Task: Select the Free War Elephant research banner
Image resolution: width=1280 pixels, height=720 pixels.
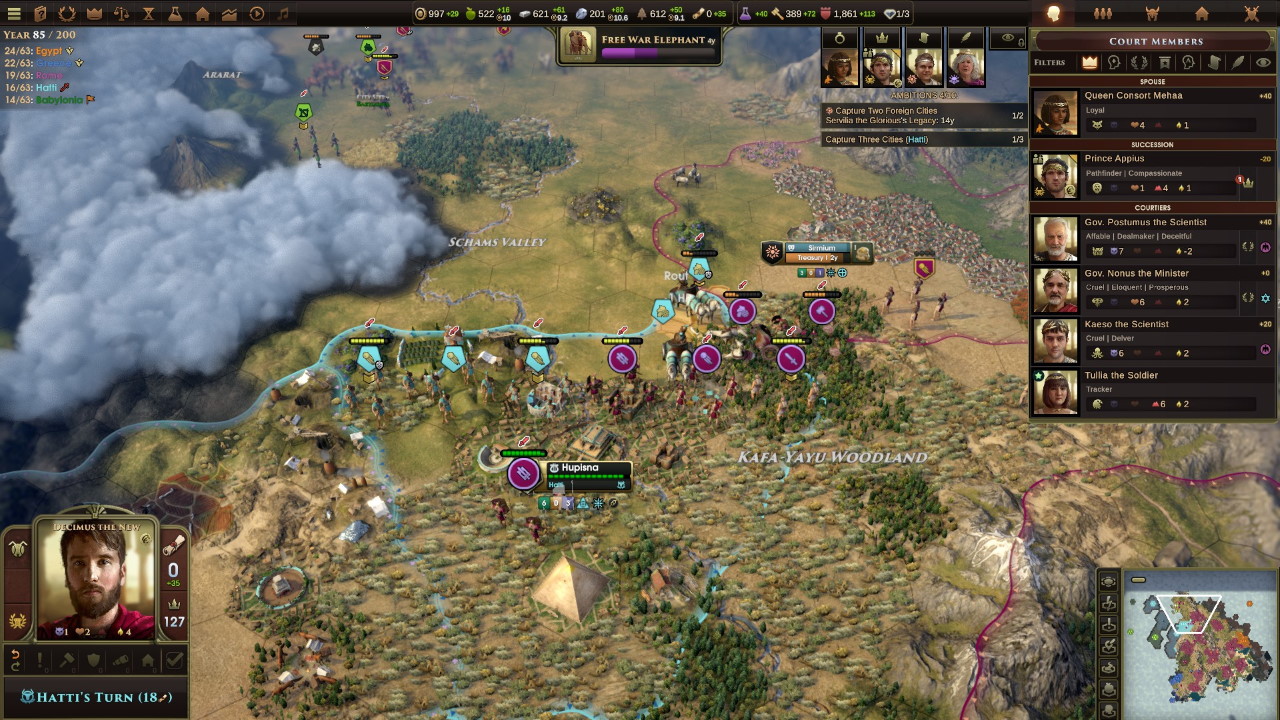Action: point(640,45)
